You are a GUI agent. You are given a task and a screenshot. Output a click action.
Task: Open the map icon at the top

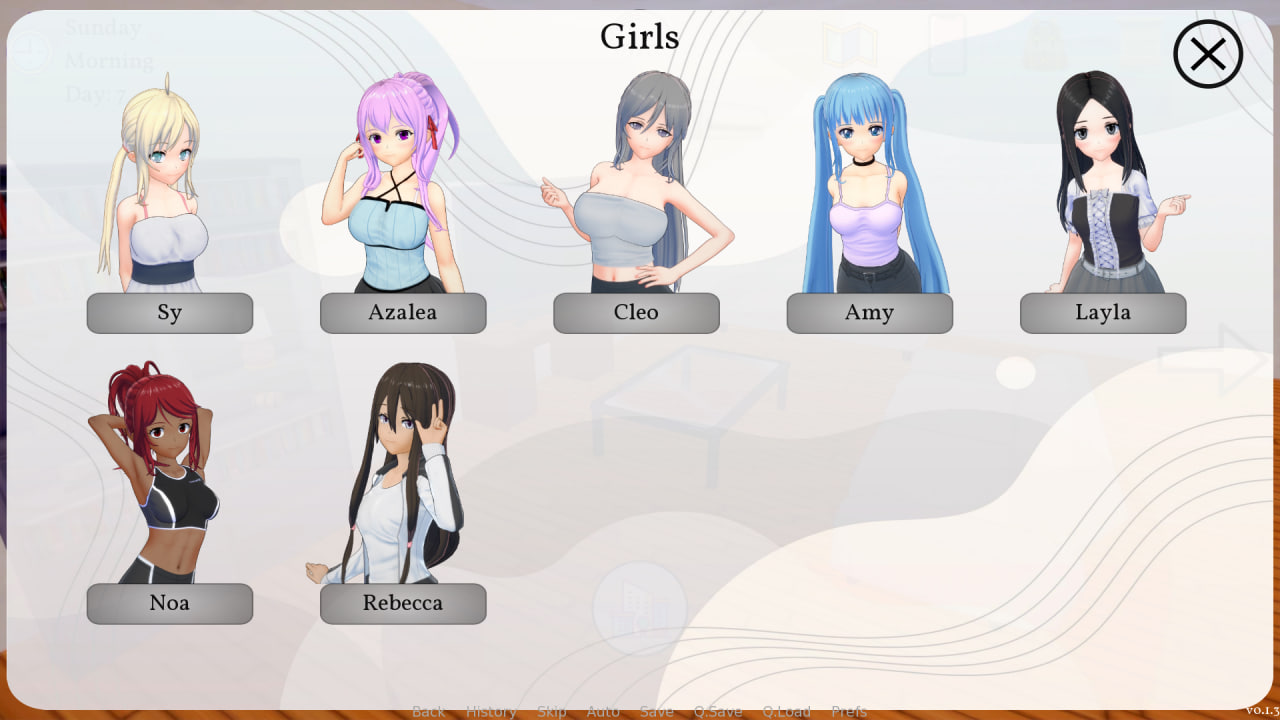point(848,46)
